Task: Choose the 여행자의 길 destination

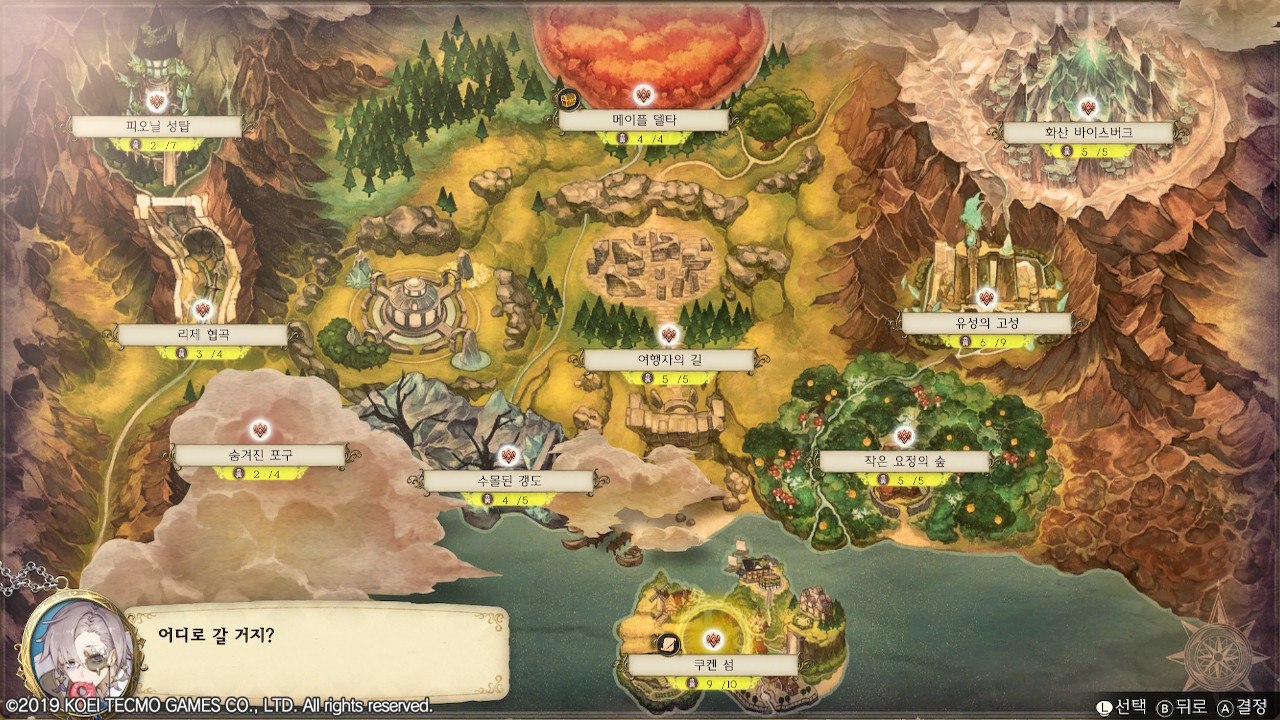Action: pos(669,359)
